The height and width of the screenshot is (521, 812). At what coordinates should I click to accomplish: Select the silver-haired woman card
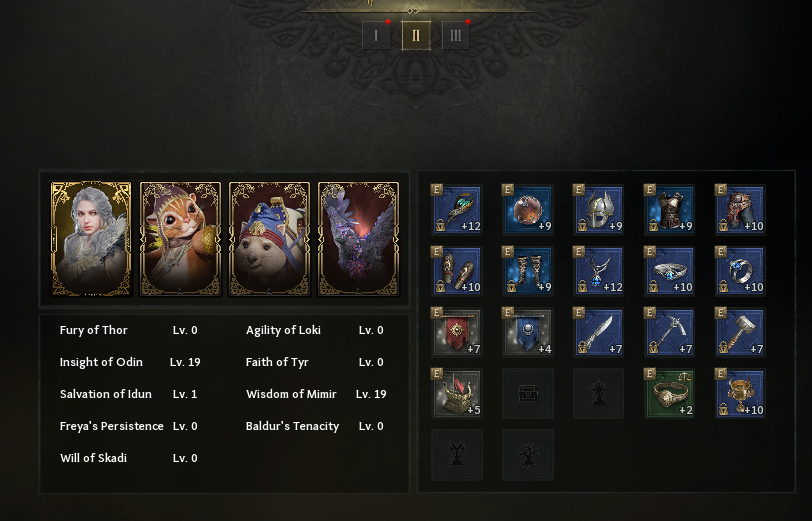click(91, 239)
